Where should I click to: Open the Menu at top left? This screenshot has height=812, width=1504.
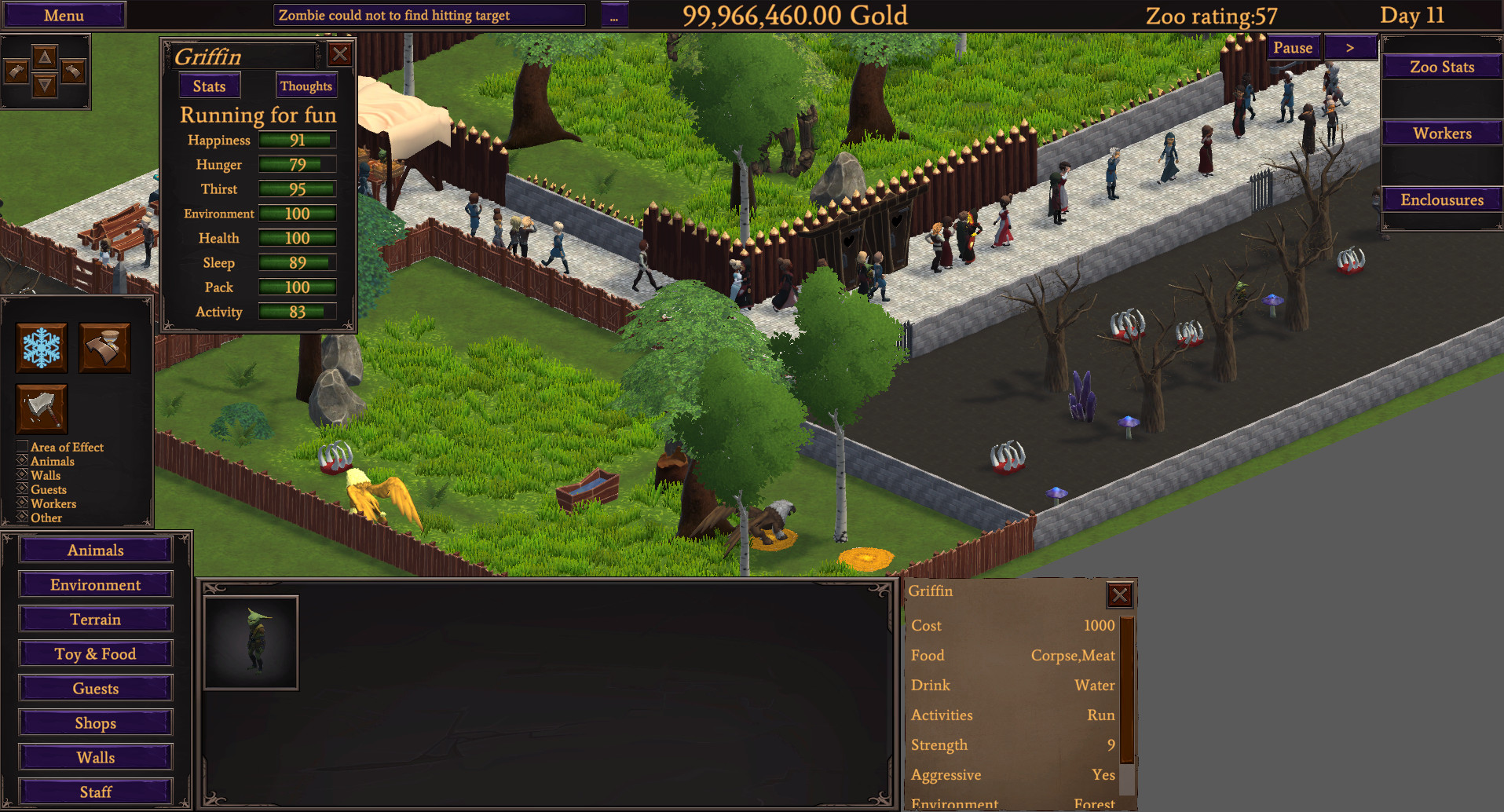(64, 15)
